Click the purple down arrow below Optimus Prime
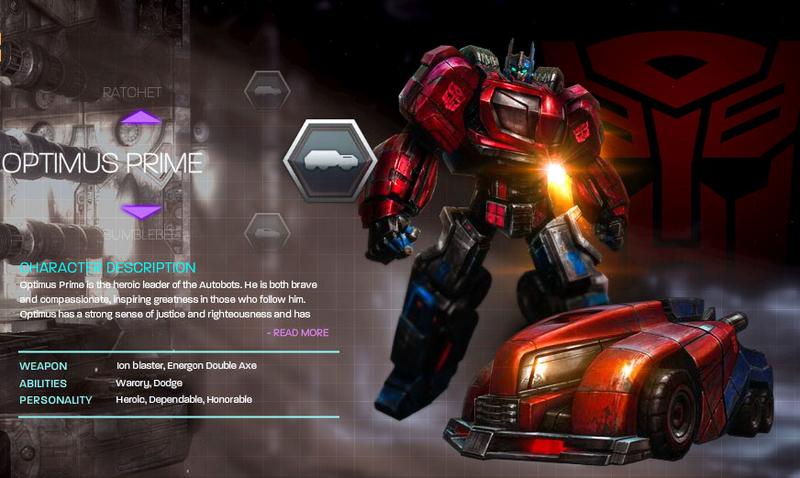Screen dimensions: 800x478 click(x=141, y=211)
